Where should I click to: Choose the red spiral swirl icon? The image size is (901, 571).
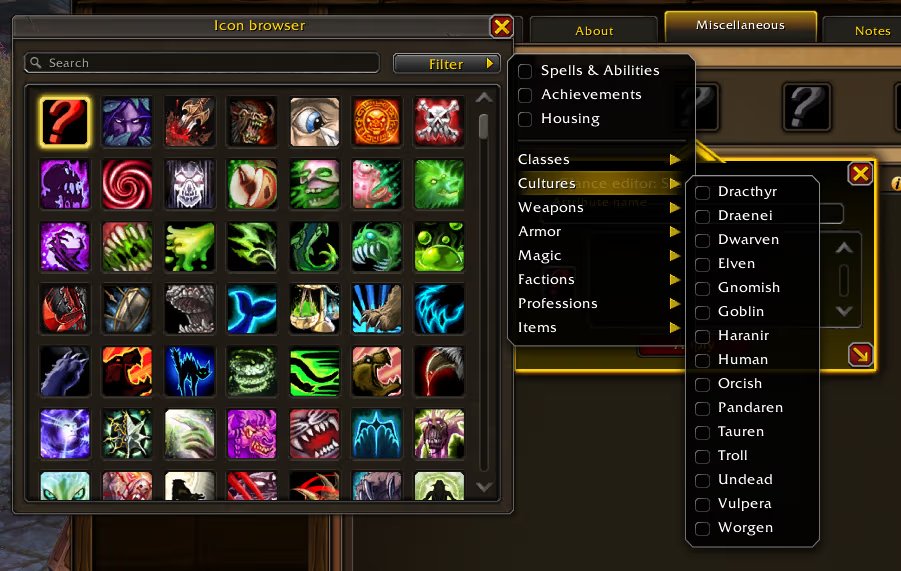(x=127, y=184)
